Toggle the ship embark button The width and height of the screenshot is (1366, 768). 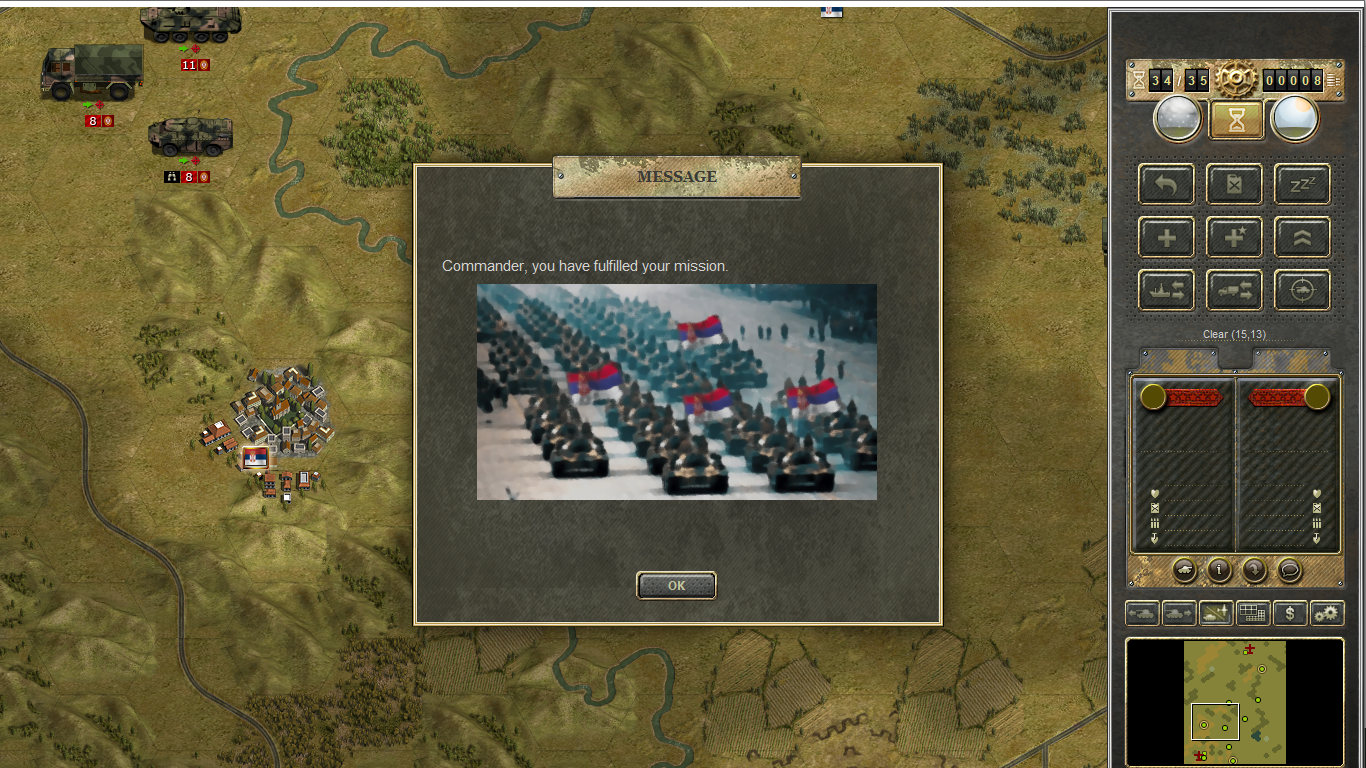tap(1166, 291)
